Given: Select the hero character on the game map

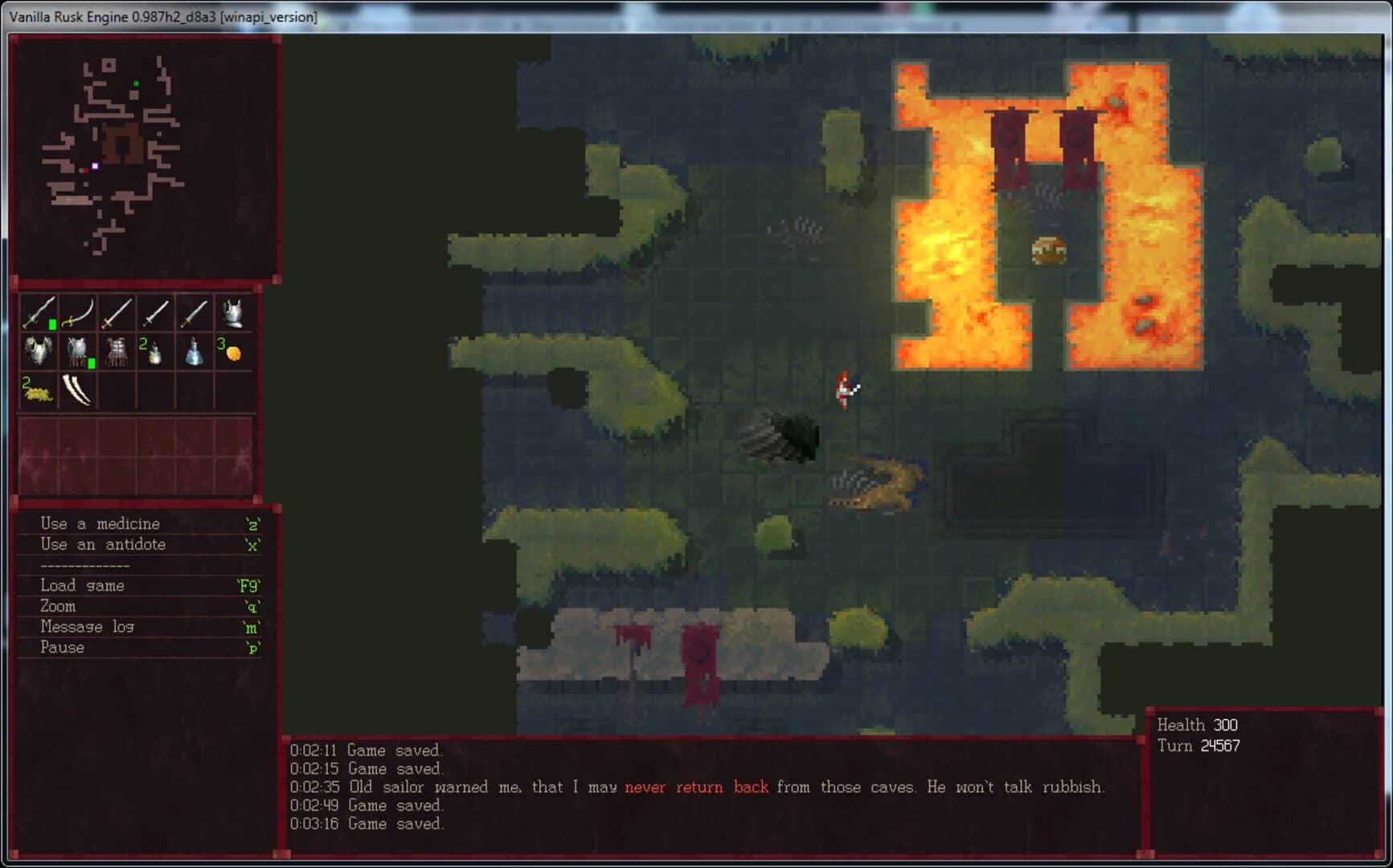Looking at the screenshot, I should 845,390.
